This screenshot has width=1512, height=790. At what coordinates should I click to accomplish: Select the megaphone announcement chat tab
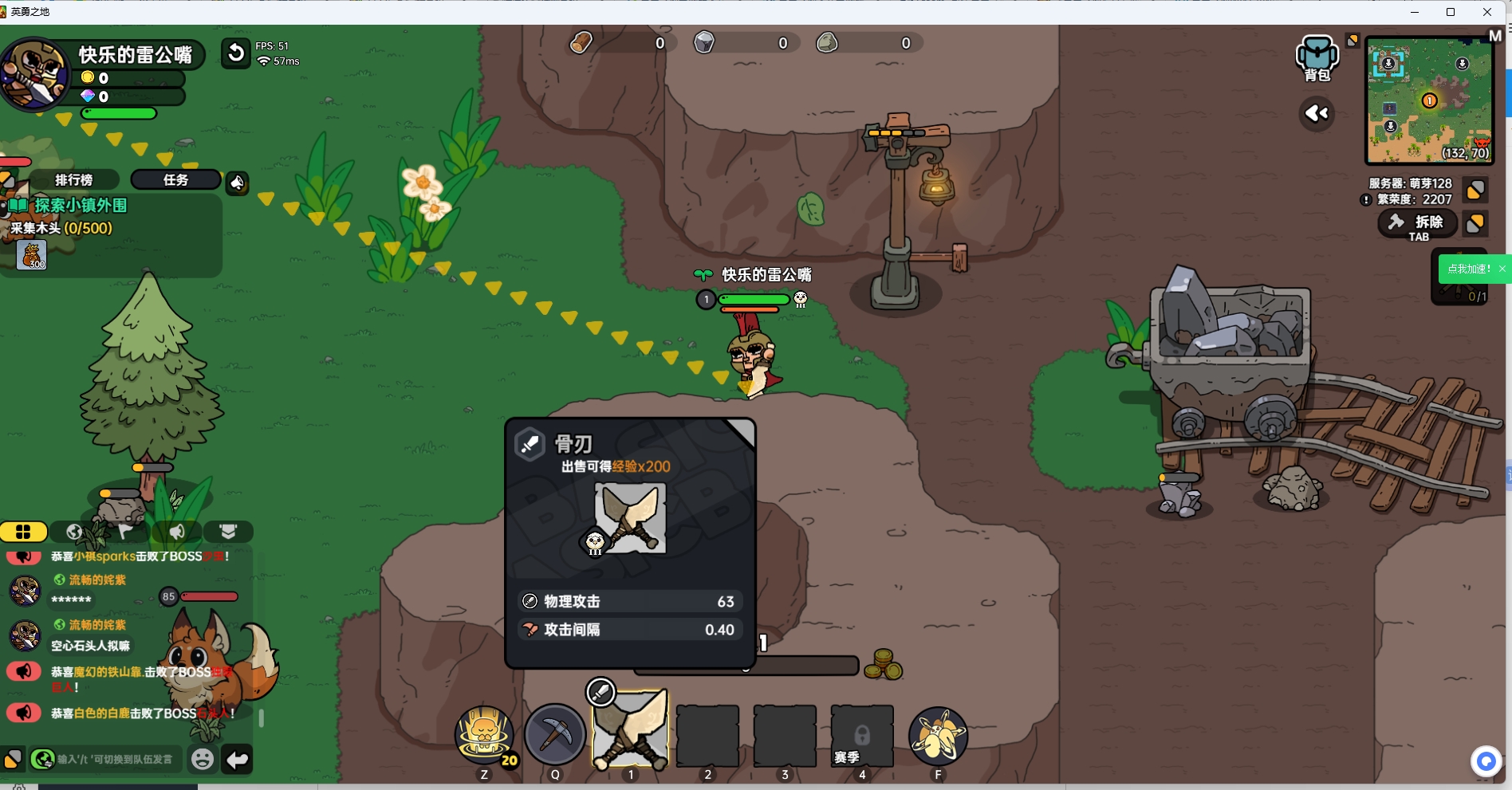pyautogui.click(x=177, y=532)
